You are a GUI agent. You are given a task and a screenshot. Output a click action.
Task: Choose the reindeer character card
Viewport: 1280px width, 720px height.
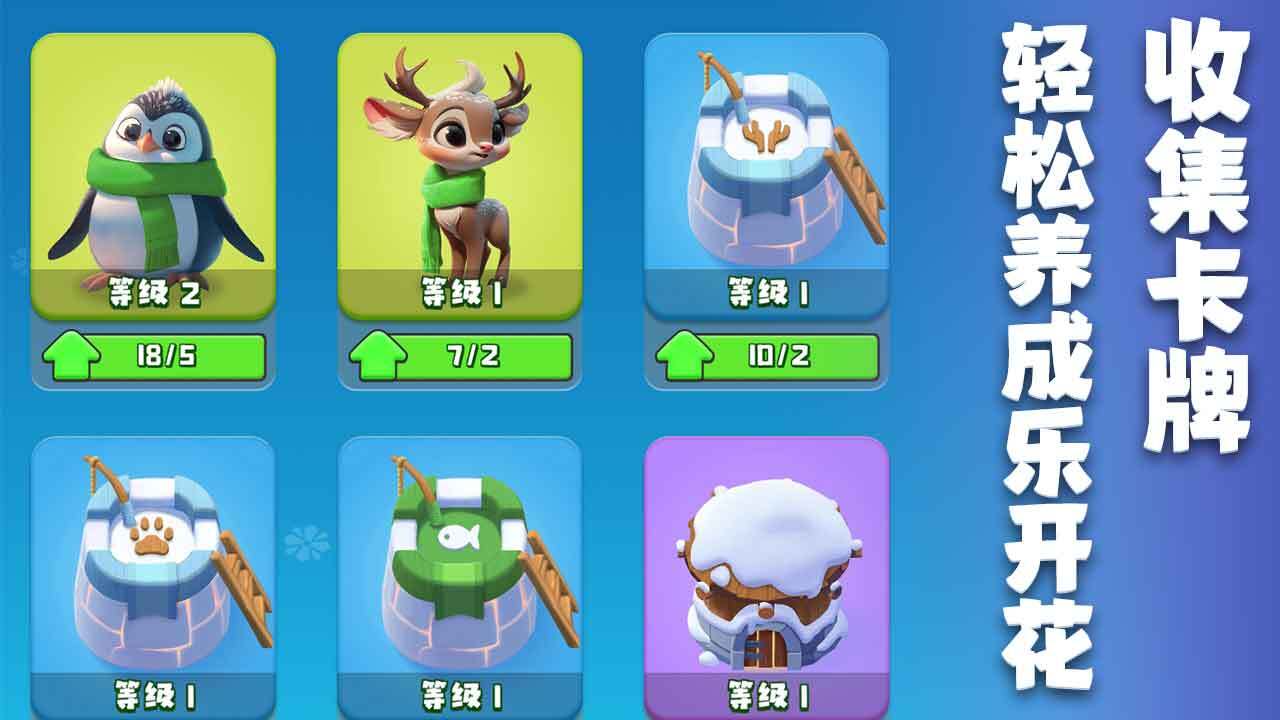[459, 175]
